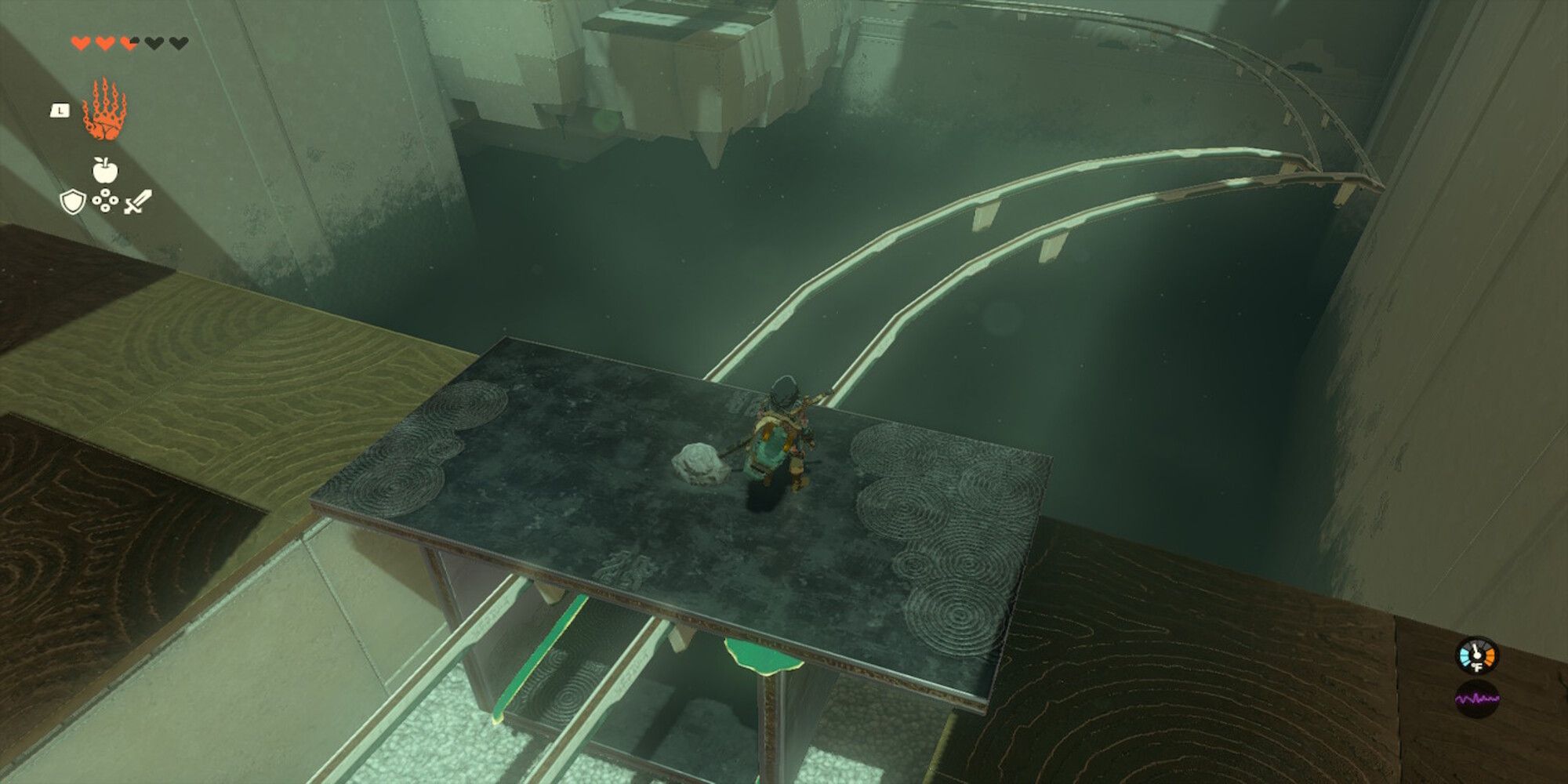Click the first full red heart
The width and height of the screenshot is (1568, 784).
[82, 43]
